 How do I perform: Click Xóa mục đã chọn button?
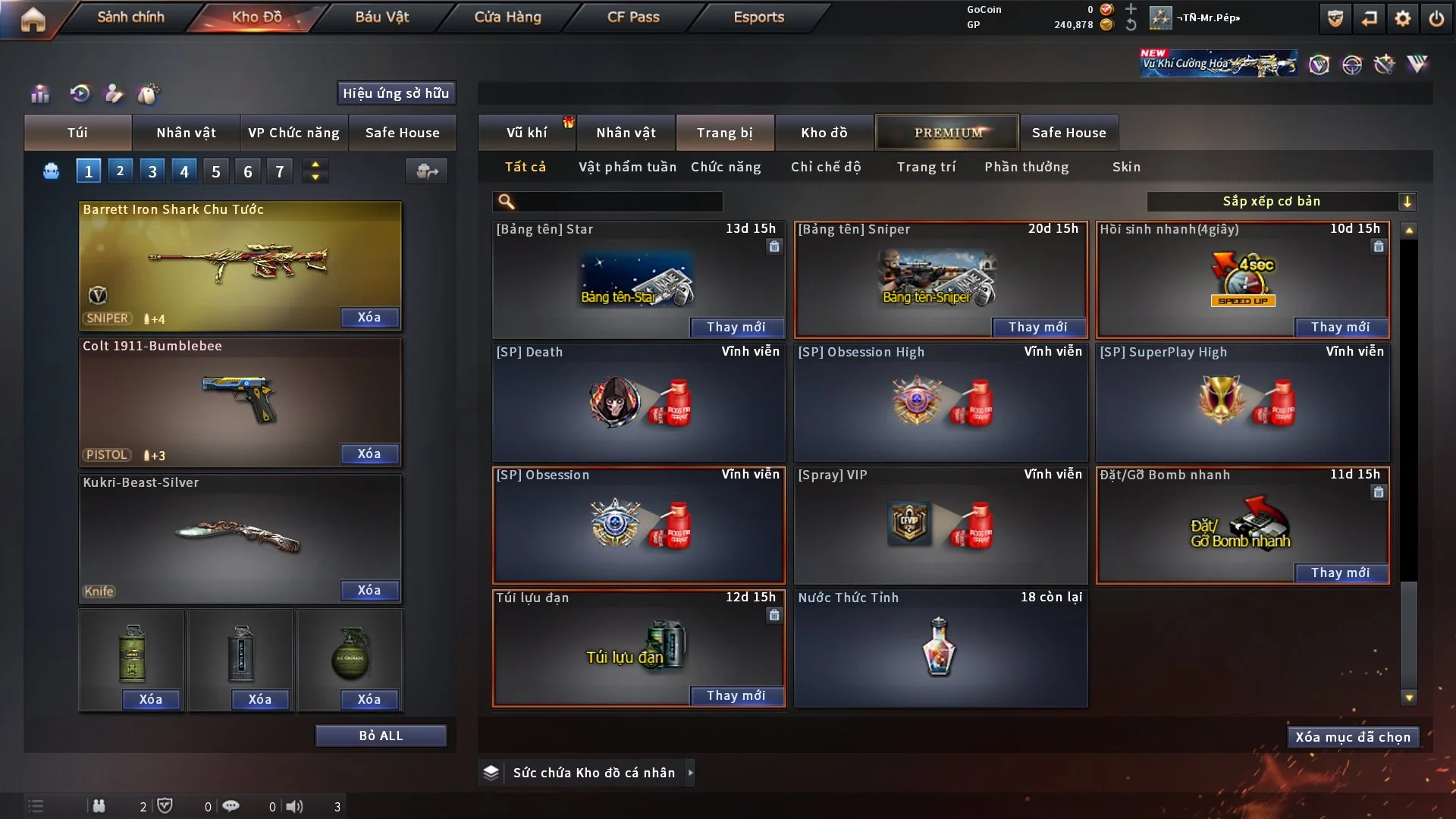pos(1353,737)
